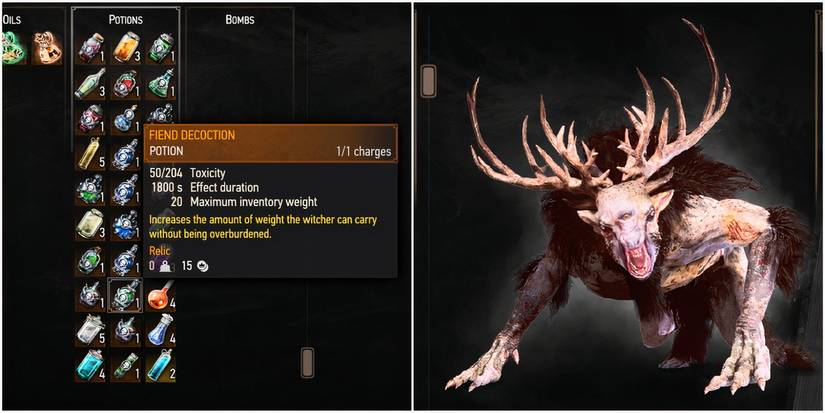Pick the cream-colored jar with count 3
The image size is (825, 413).
pyautogui.click(x=89, y=226)
